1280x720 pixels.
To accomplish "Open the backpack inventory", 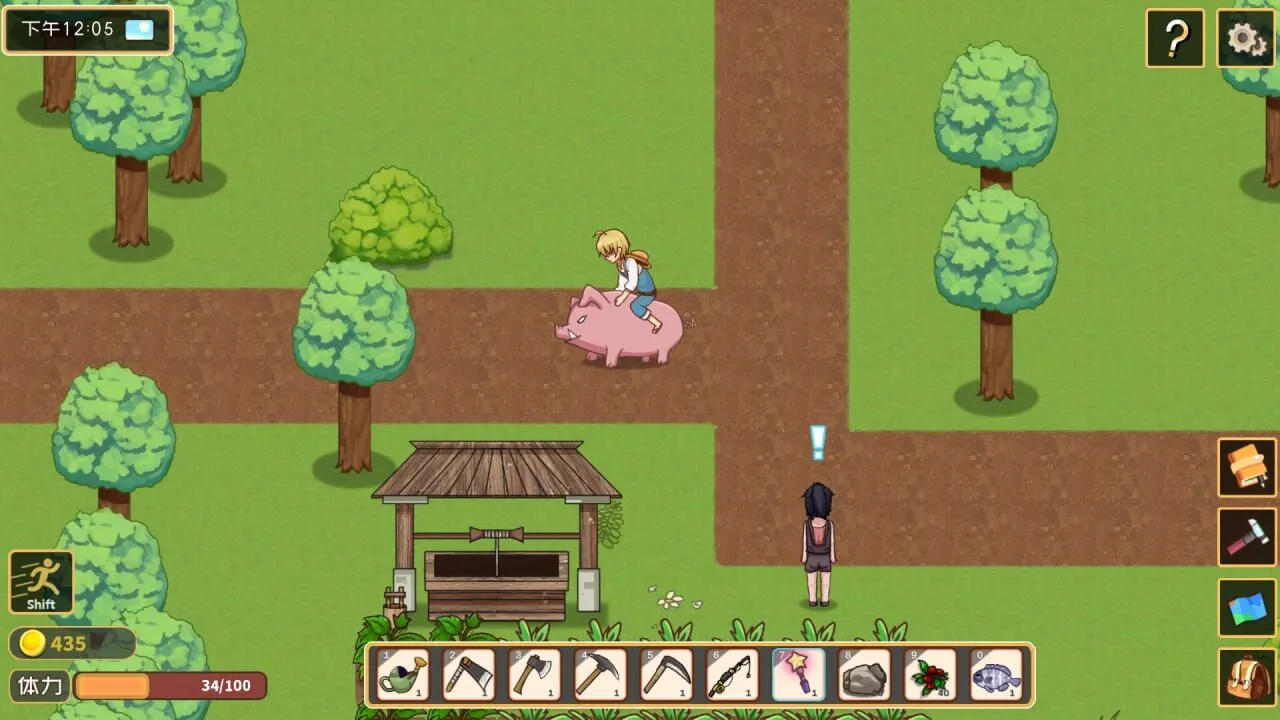I will 1246,677.
